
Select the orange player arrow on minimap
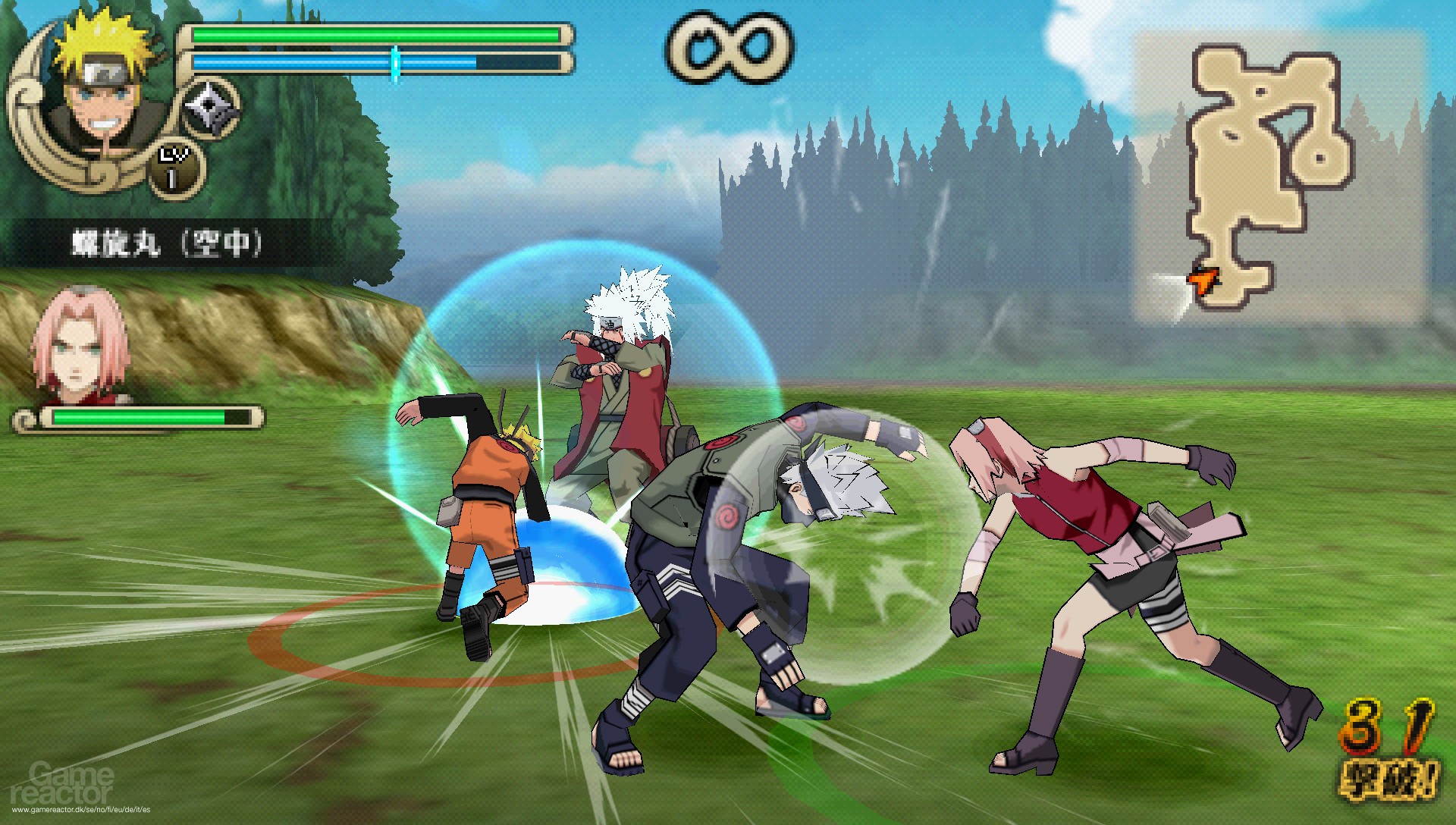point(1204,281)
